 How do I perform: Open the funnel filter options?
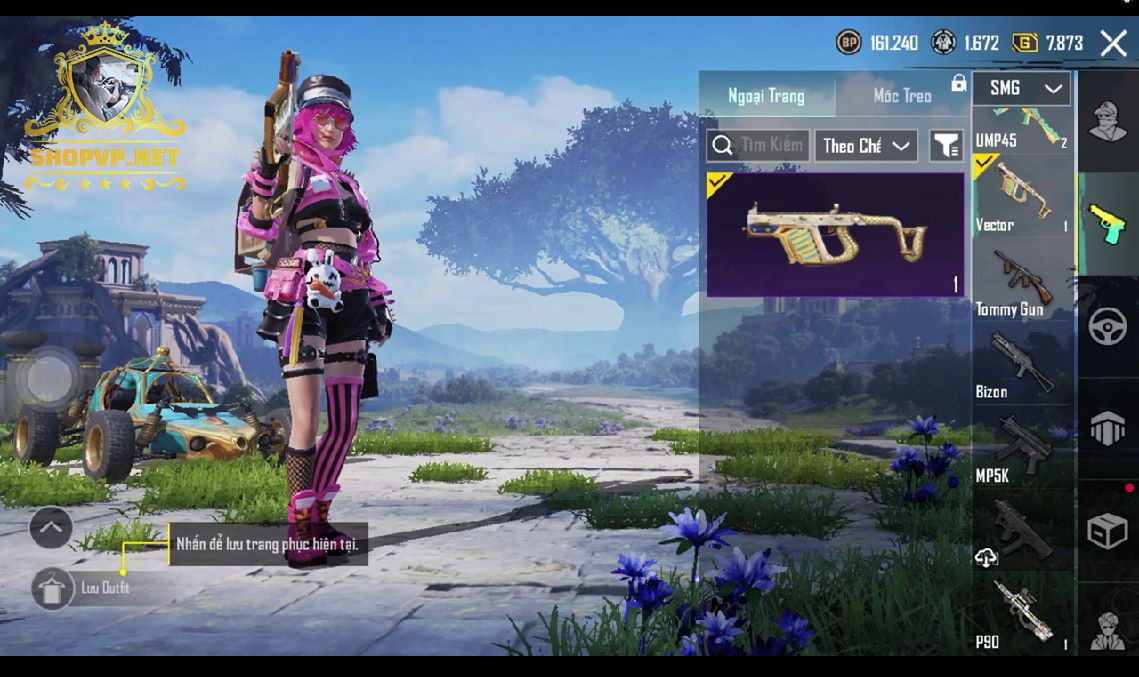[946, 146]
